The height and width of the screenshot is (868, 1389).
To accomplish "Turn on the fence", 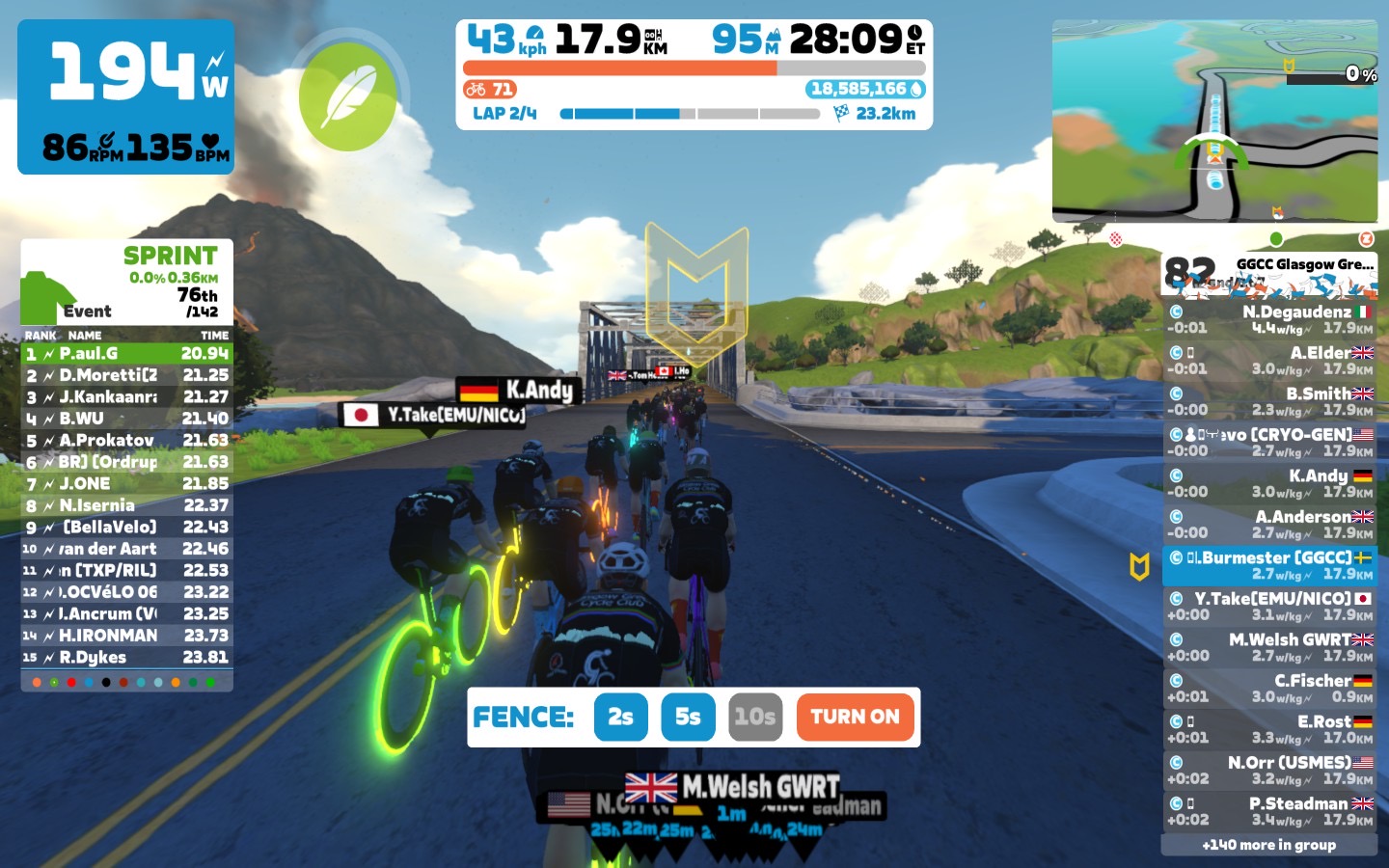I will click(x=855, y=717).
